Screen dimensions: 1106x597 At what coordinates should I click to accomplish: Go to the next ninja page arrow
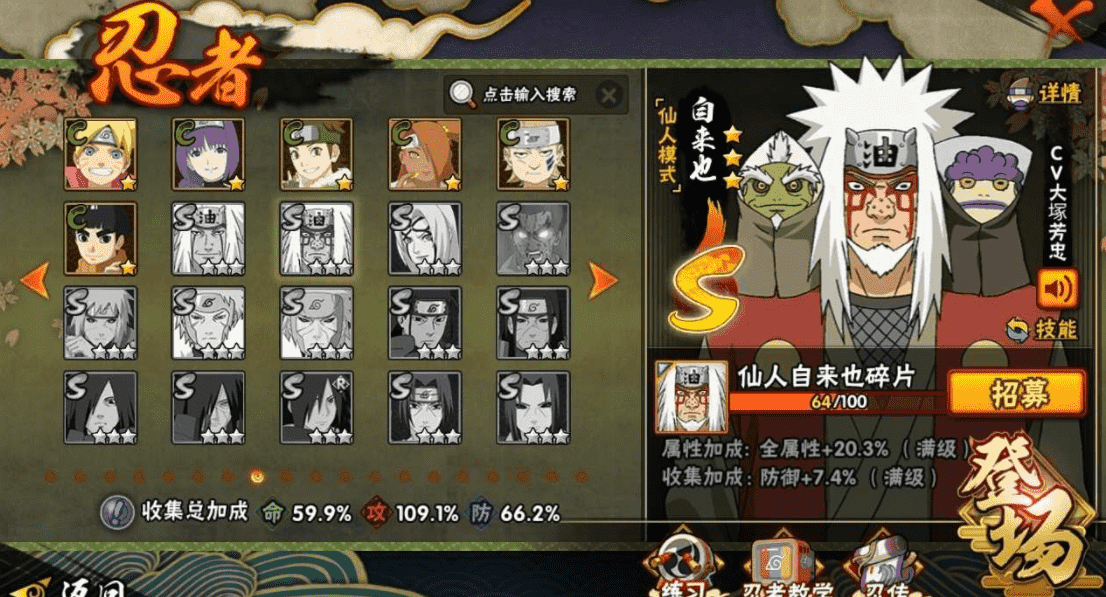[x=602, y=281]
